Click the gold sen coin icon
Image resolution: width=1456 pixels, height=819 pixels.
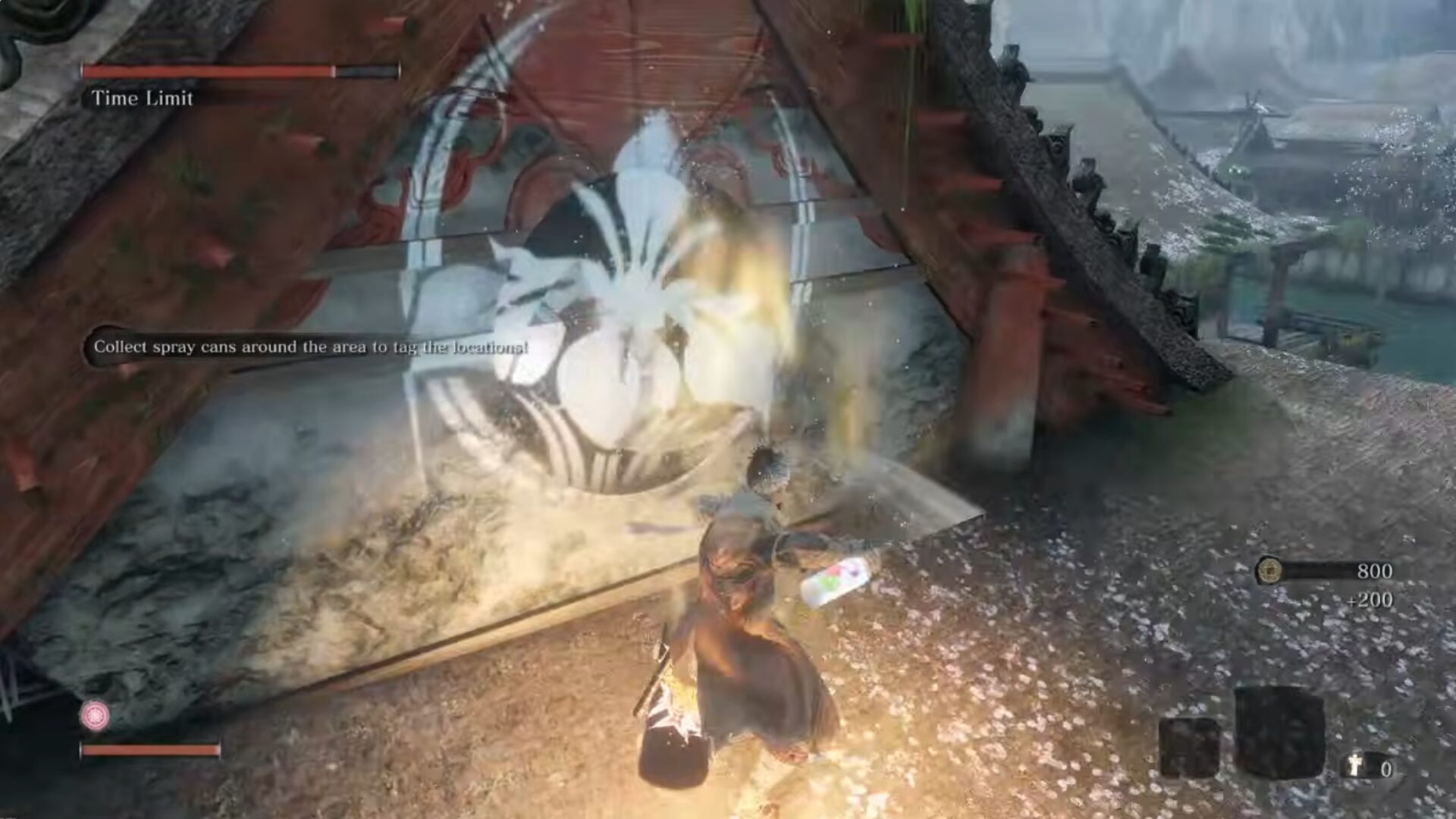pos(1269,570)
